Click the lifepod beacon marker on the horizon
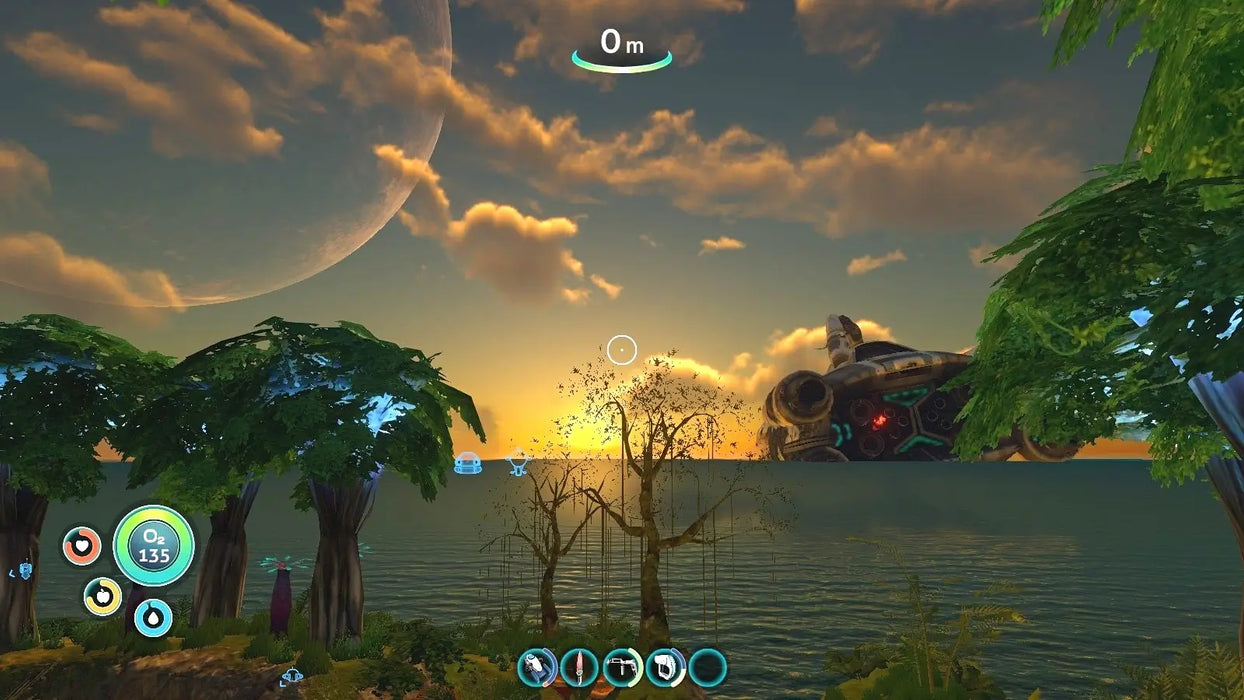 click(467, 463)
